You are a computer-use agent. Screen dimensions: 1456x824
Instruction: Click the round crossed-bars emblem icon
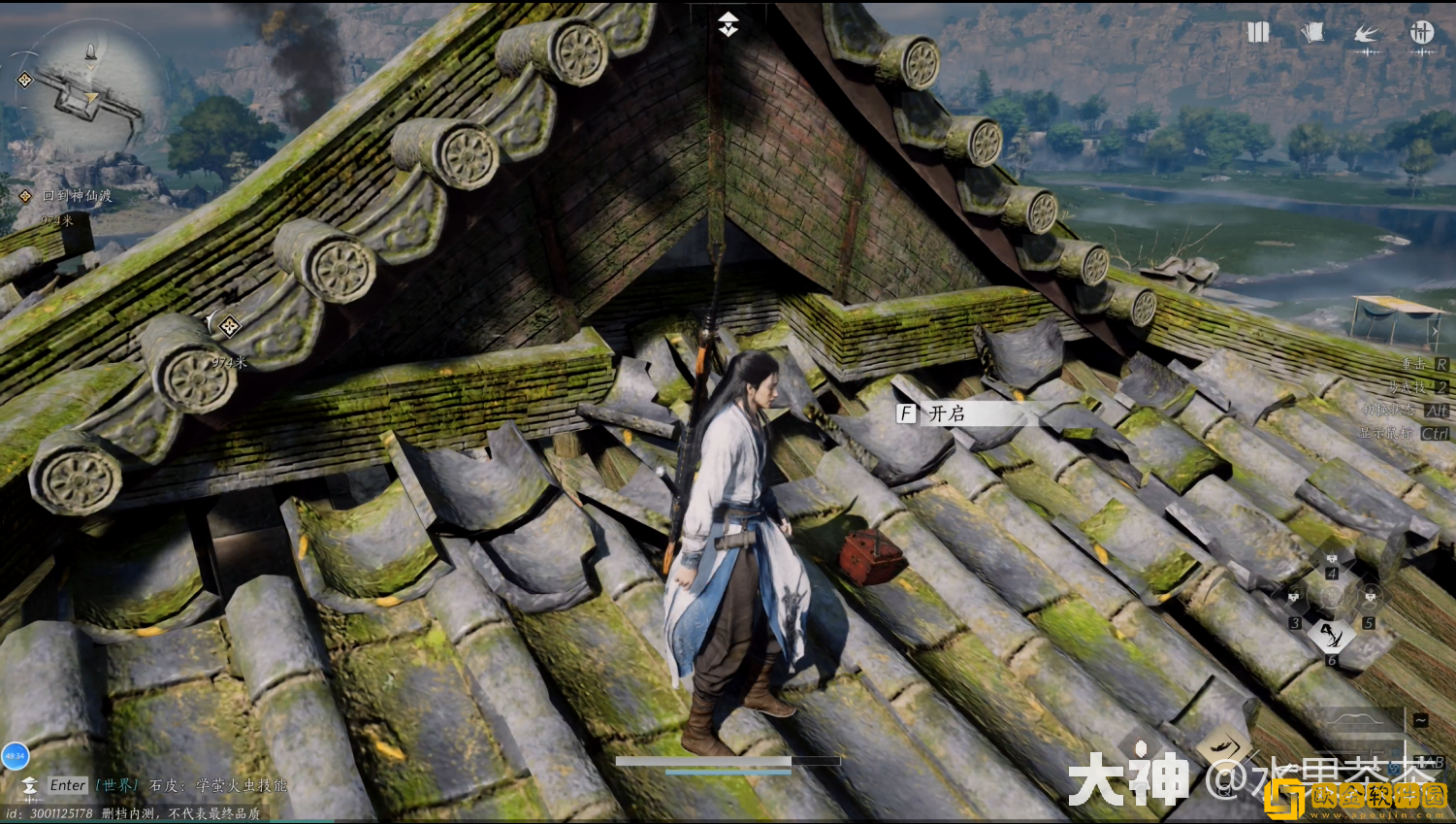pyautogui.click(x=1422, y=33)
